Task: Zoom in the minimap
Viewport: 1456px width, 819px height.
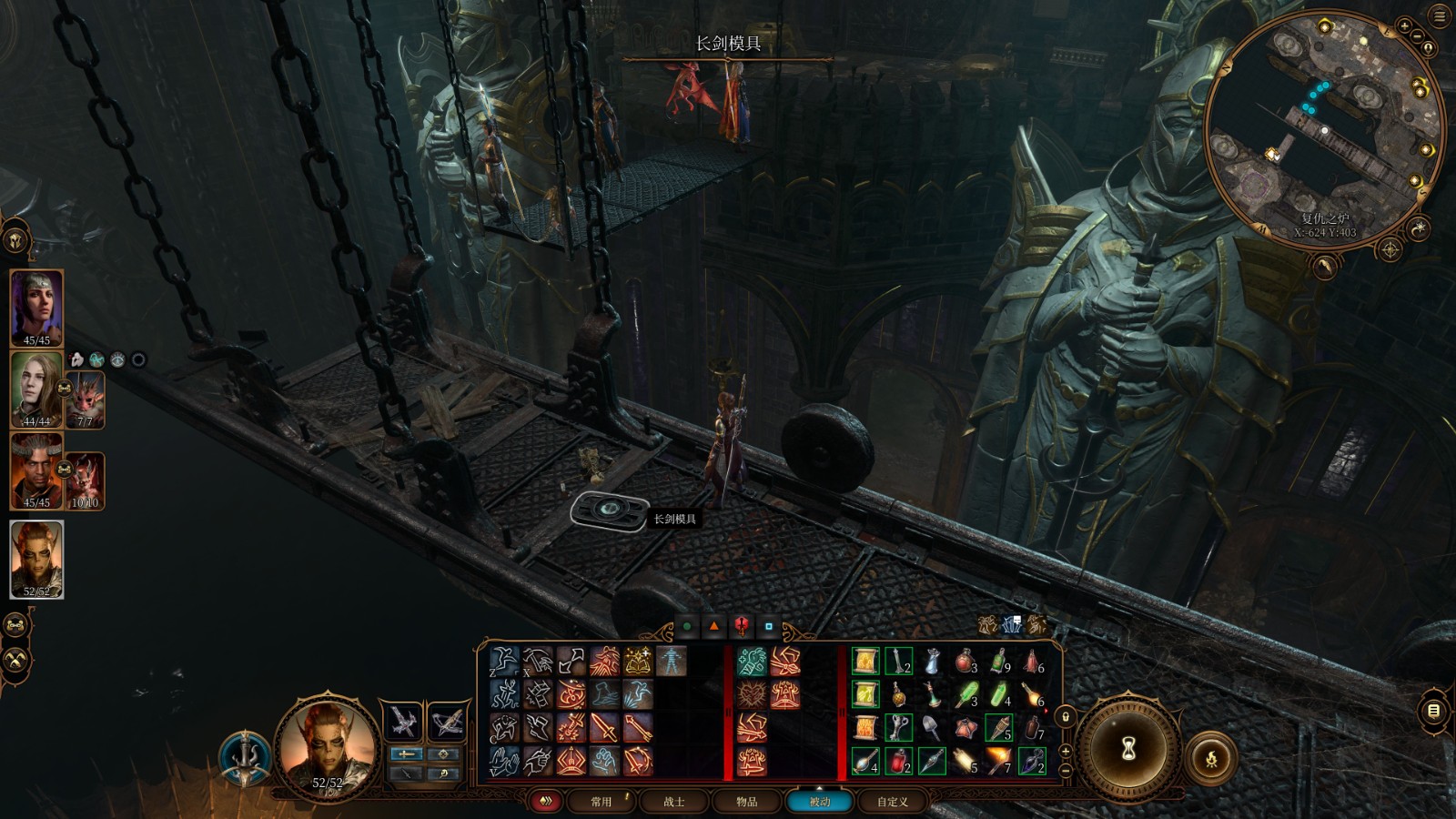Action: click(x=1404, y=27)
